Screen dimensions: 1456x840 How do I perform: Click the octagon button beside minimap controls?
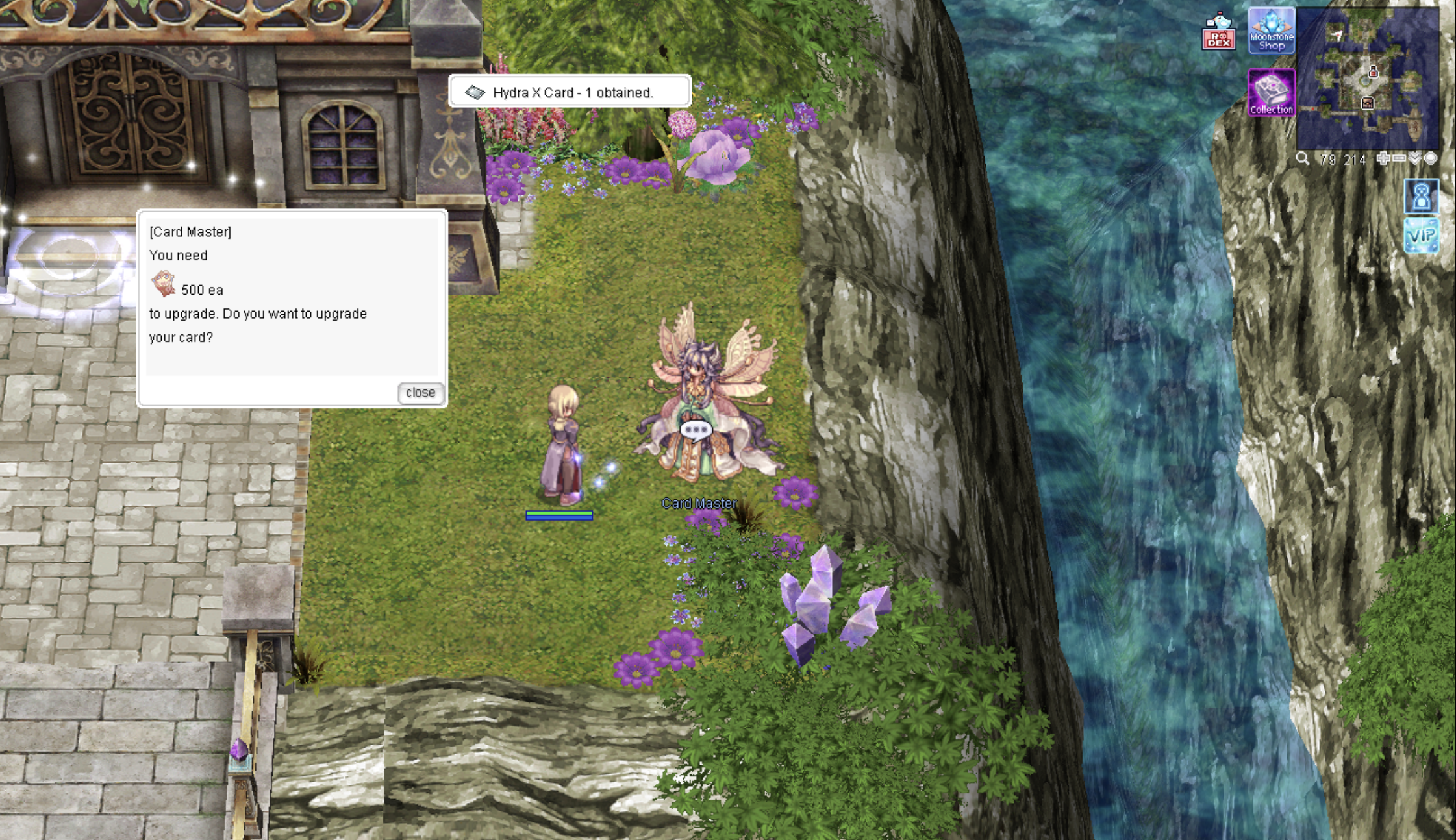(x=1431, y=159)
